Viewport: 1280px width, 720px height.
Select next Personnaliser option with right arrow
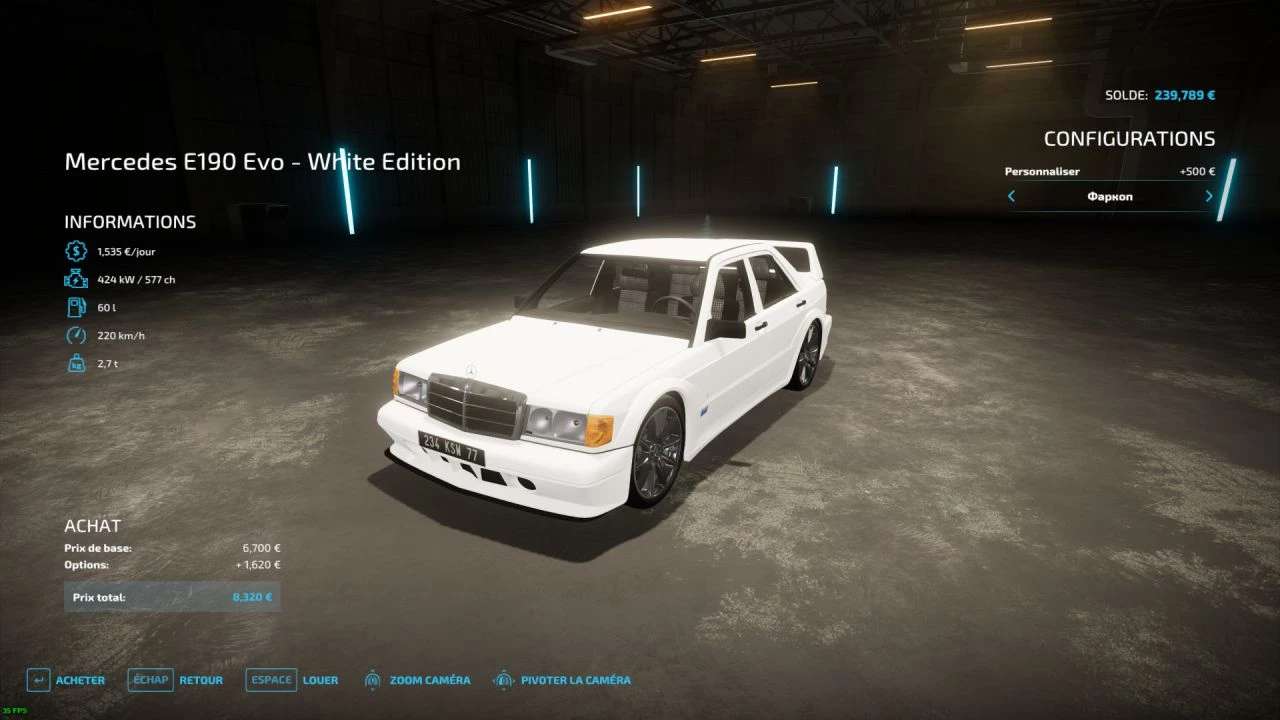coord(1209,196)
